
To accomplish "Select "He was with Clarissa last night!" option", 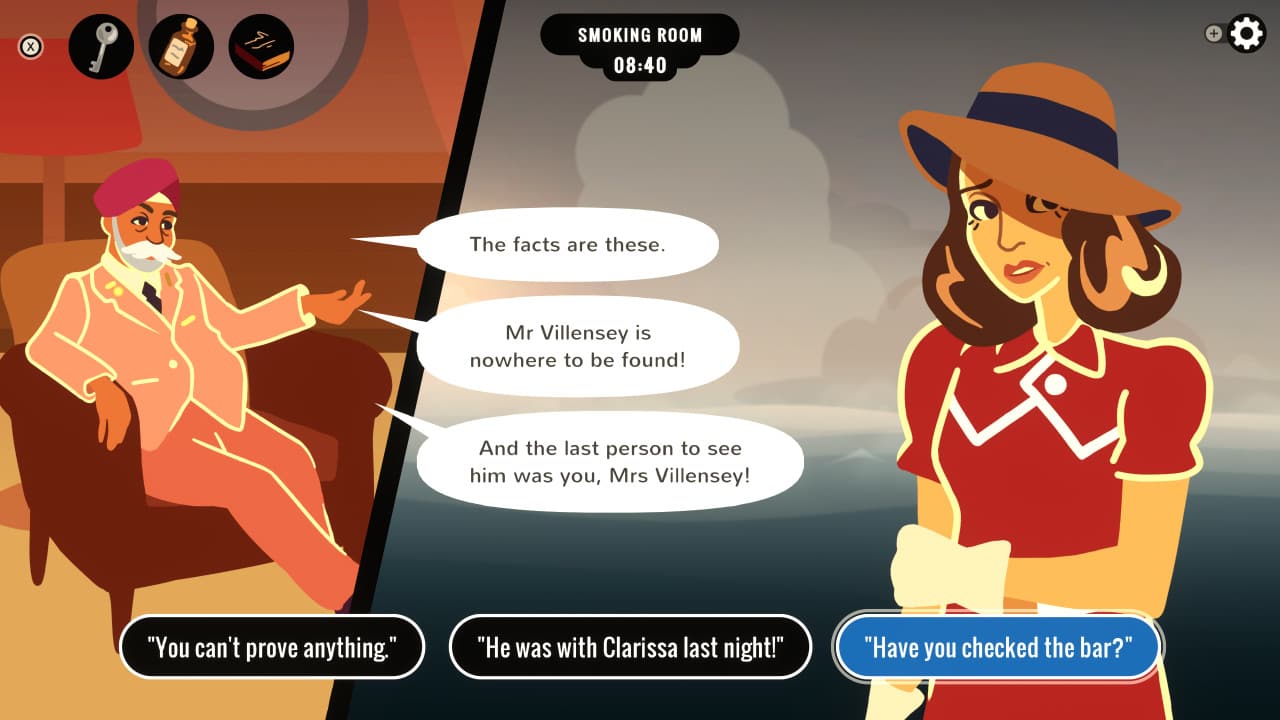I will point(631,647).
